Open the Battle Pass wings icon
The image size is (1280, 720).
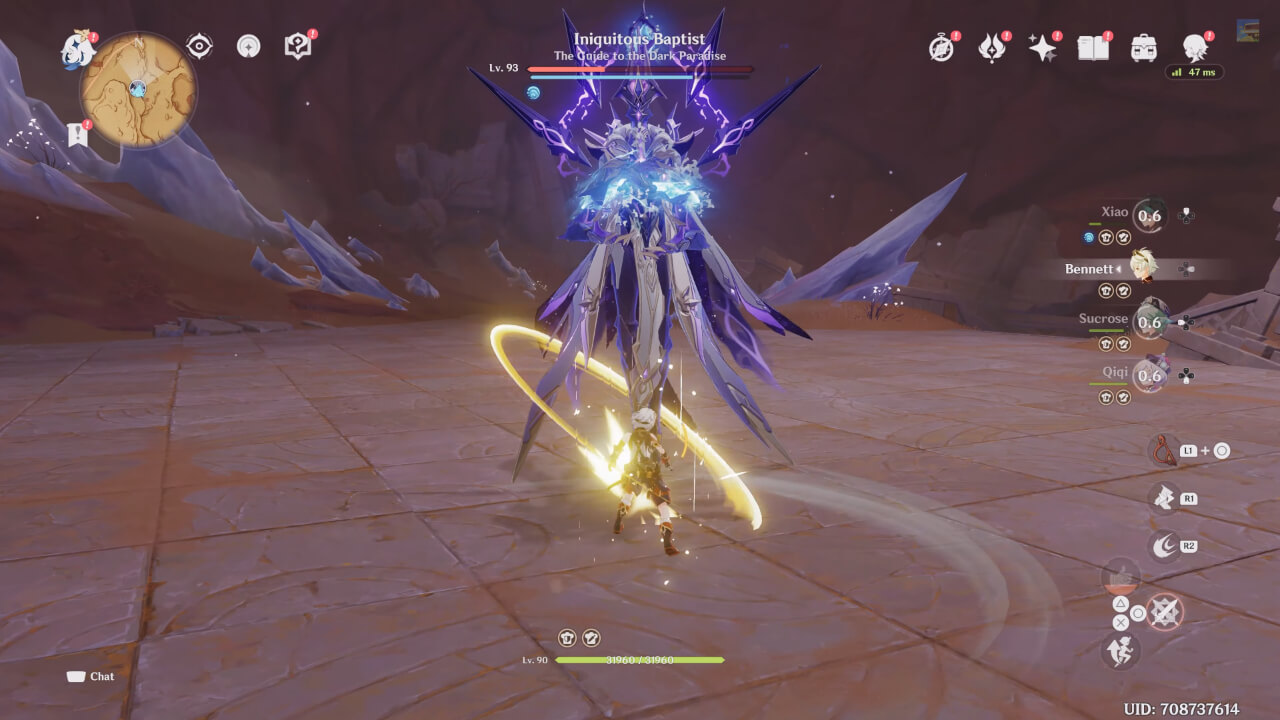[x=991, y=46]
